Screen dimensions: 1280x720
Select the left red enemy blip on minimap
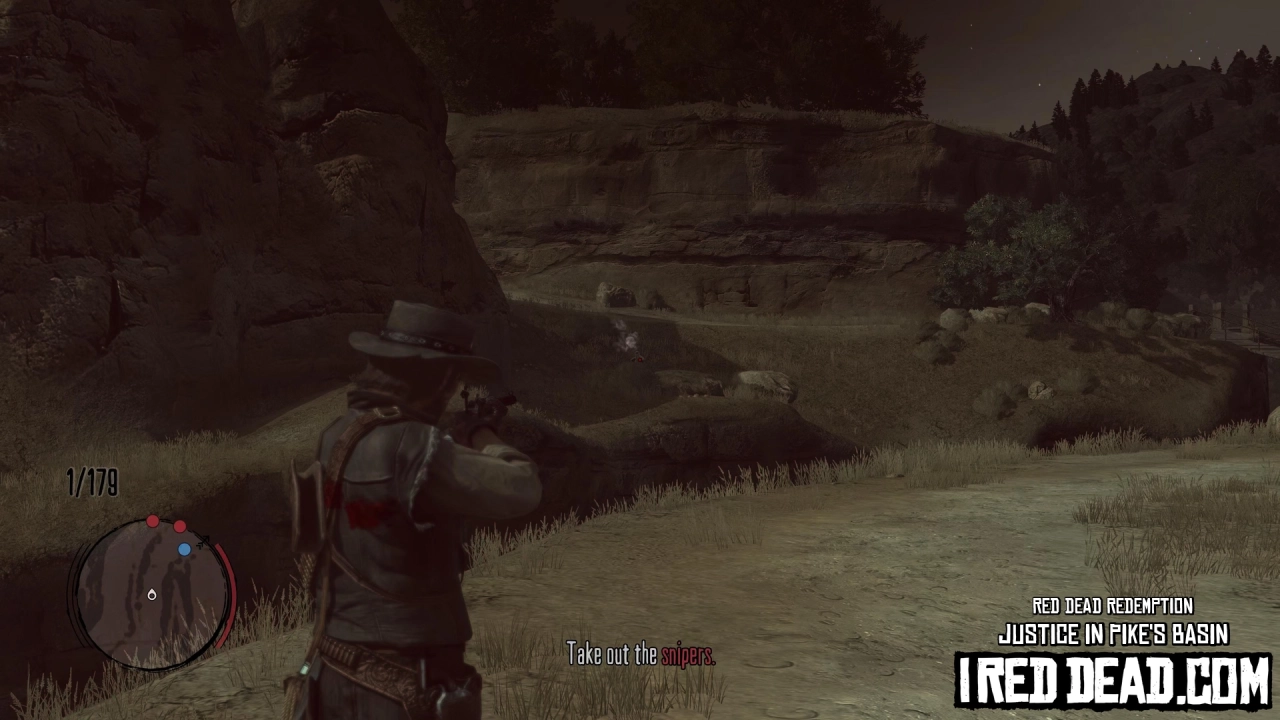pyautogui.click(x=153, y=522)
